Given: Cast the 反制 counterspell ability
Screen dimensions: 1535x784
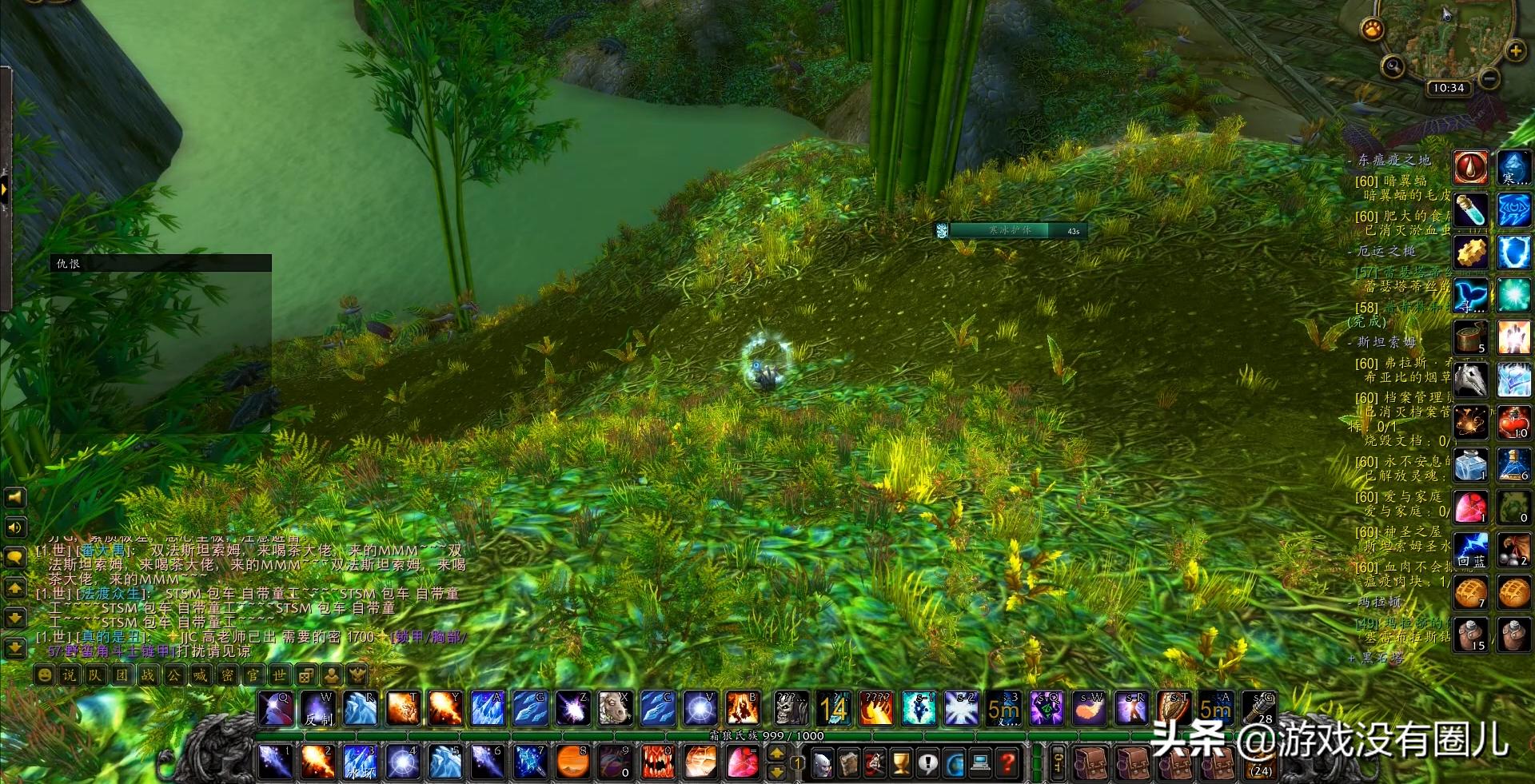Looking at the screenshot, I should pos(318,709).
